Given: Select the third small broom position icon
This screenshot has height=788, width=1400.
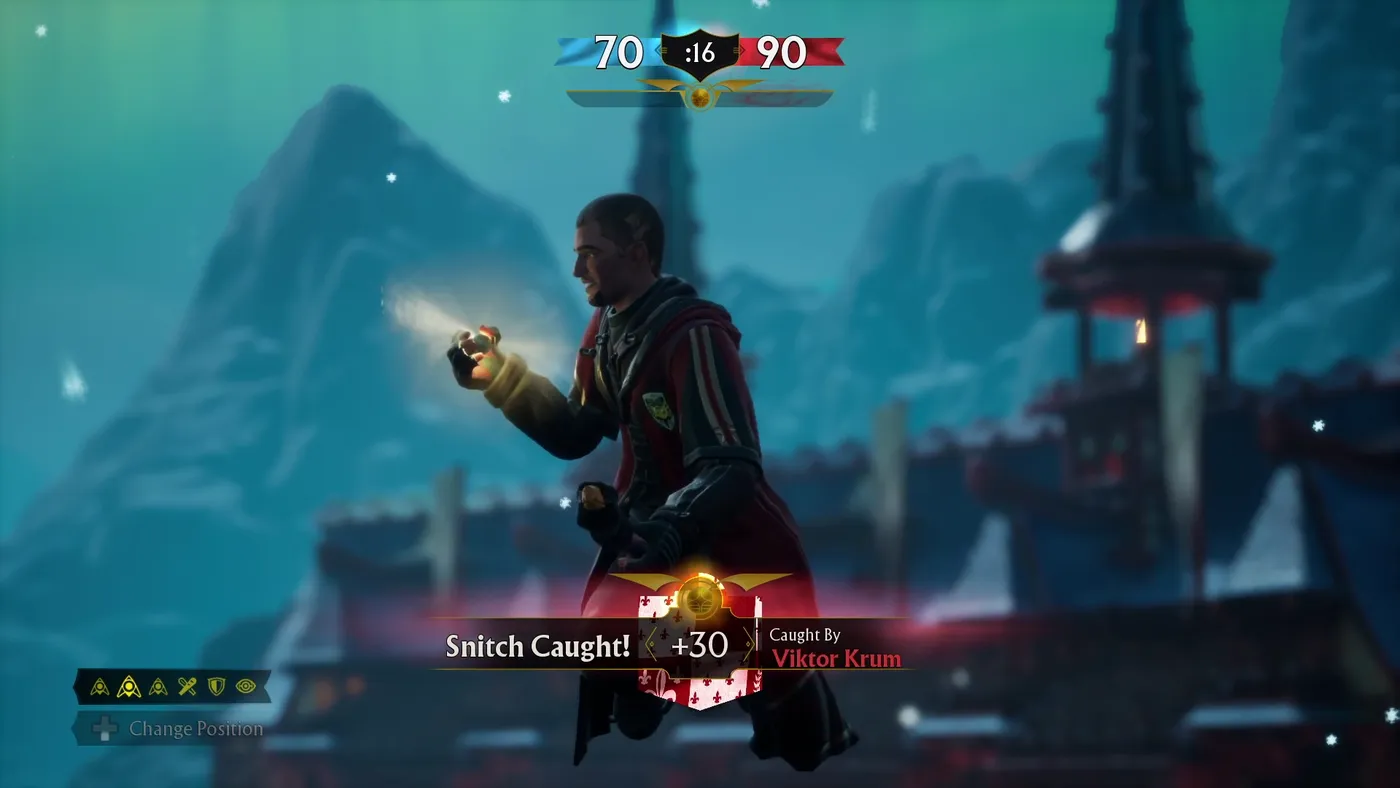Looking at the screenshot, I should [158, 685].
